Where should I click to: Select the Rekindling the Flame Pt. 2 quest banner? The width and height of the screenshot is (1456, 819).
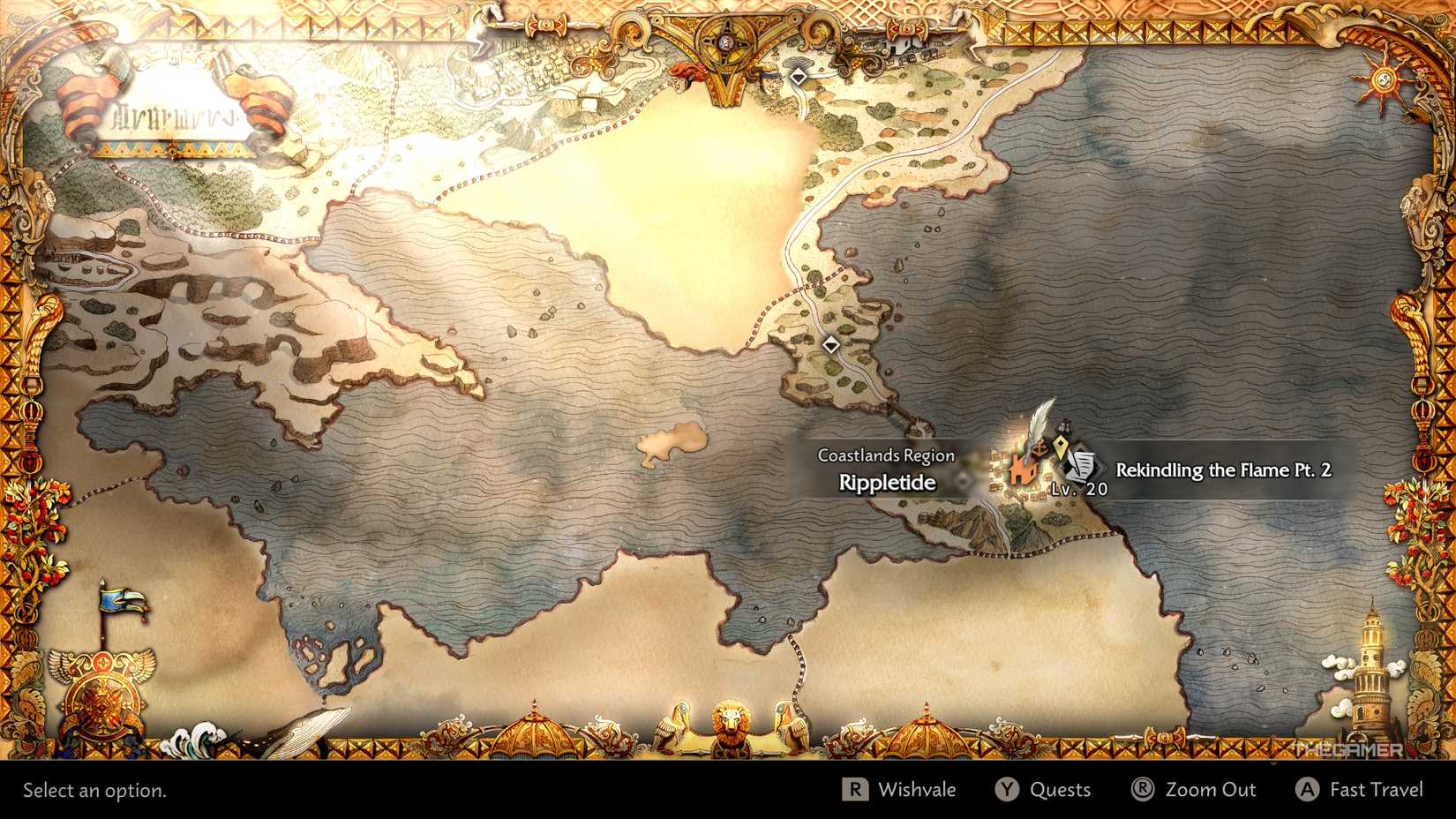click(x=1225, y=470)
